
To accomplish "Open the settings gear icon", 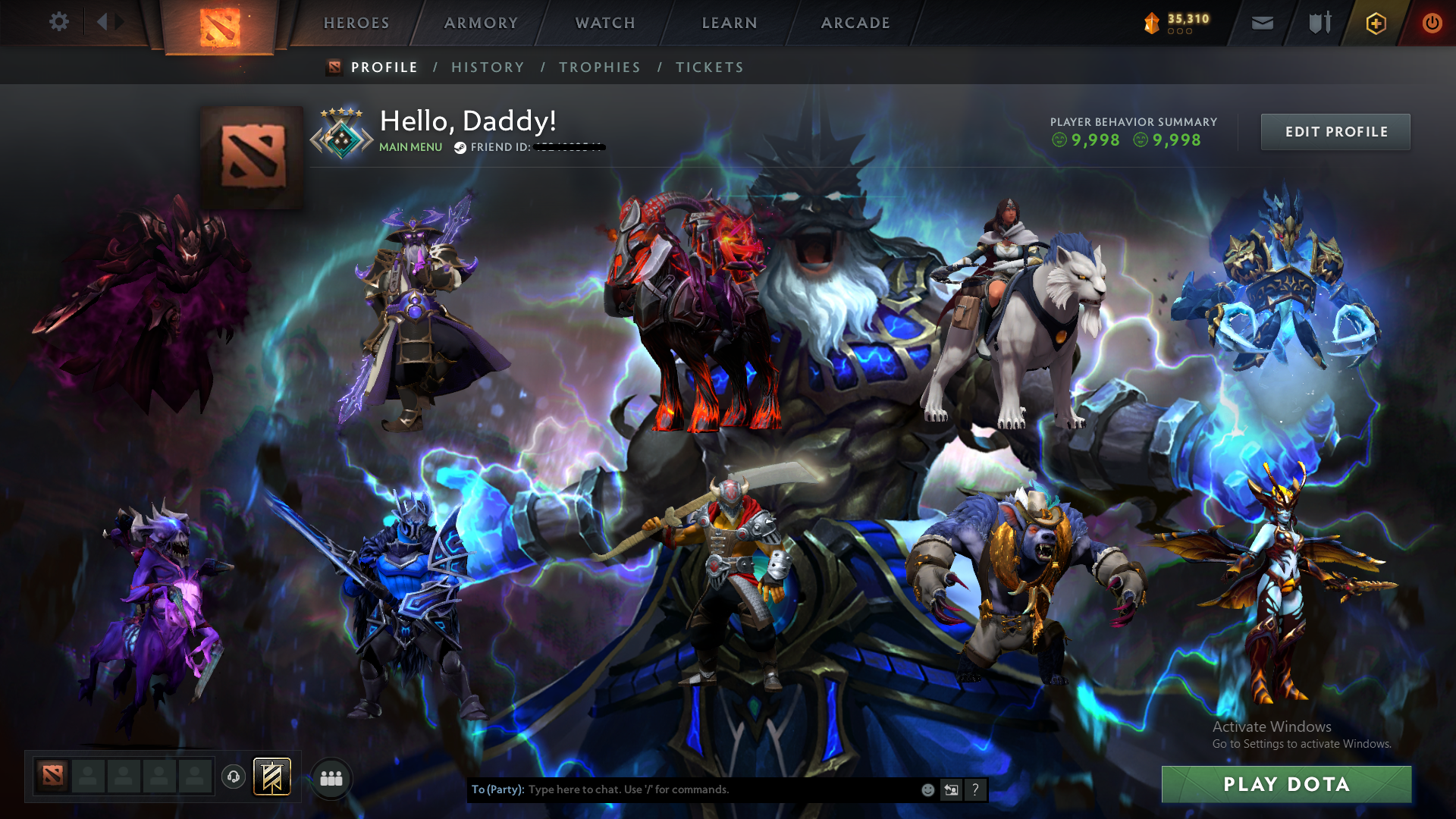I will [x=59, y=23].
